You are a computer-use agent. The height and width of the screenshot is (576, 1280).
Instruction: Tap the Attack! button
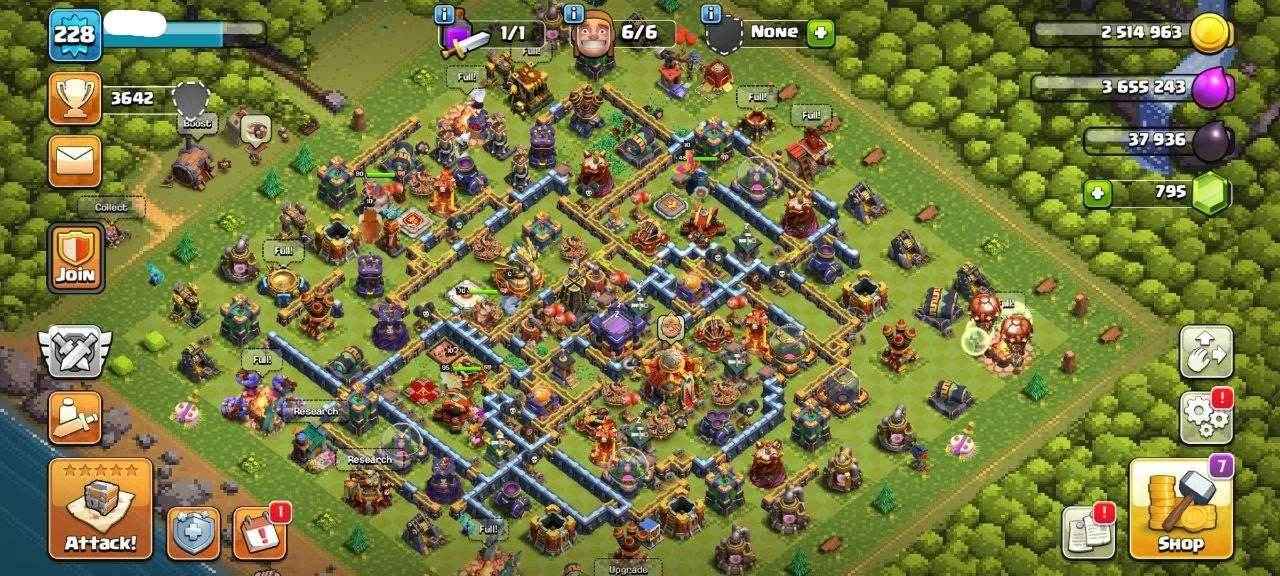pos(100,508)
